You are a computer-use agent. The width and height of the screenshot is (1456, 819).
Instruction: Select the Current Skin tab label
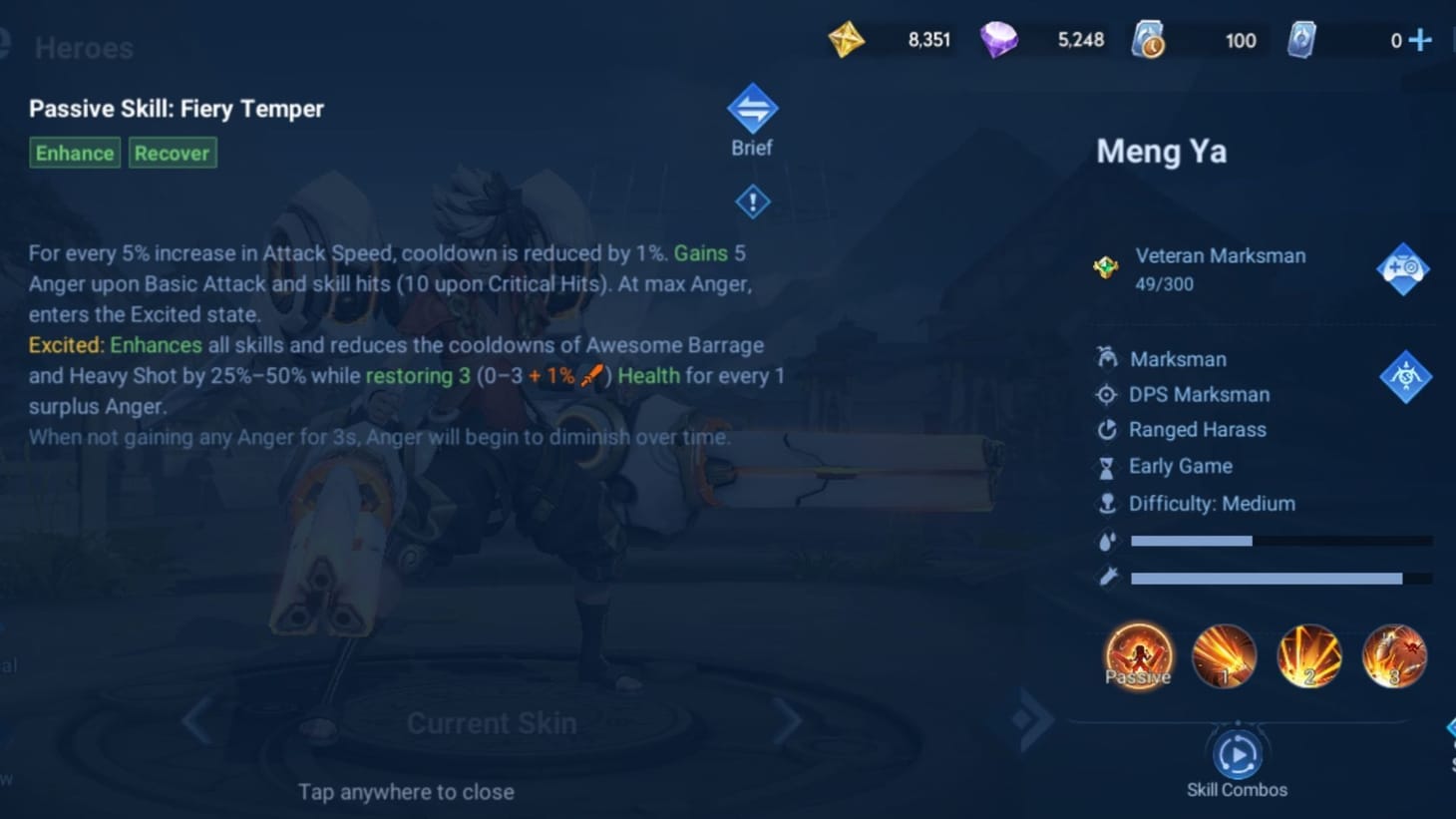click(x=492, y=722)
